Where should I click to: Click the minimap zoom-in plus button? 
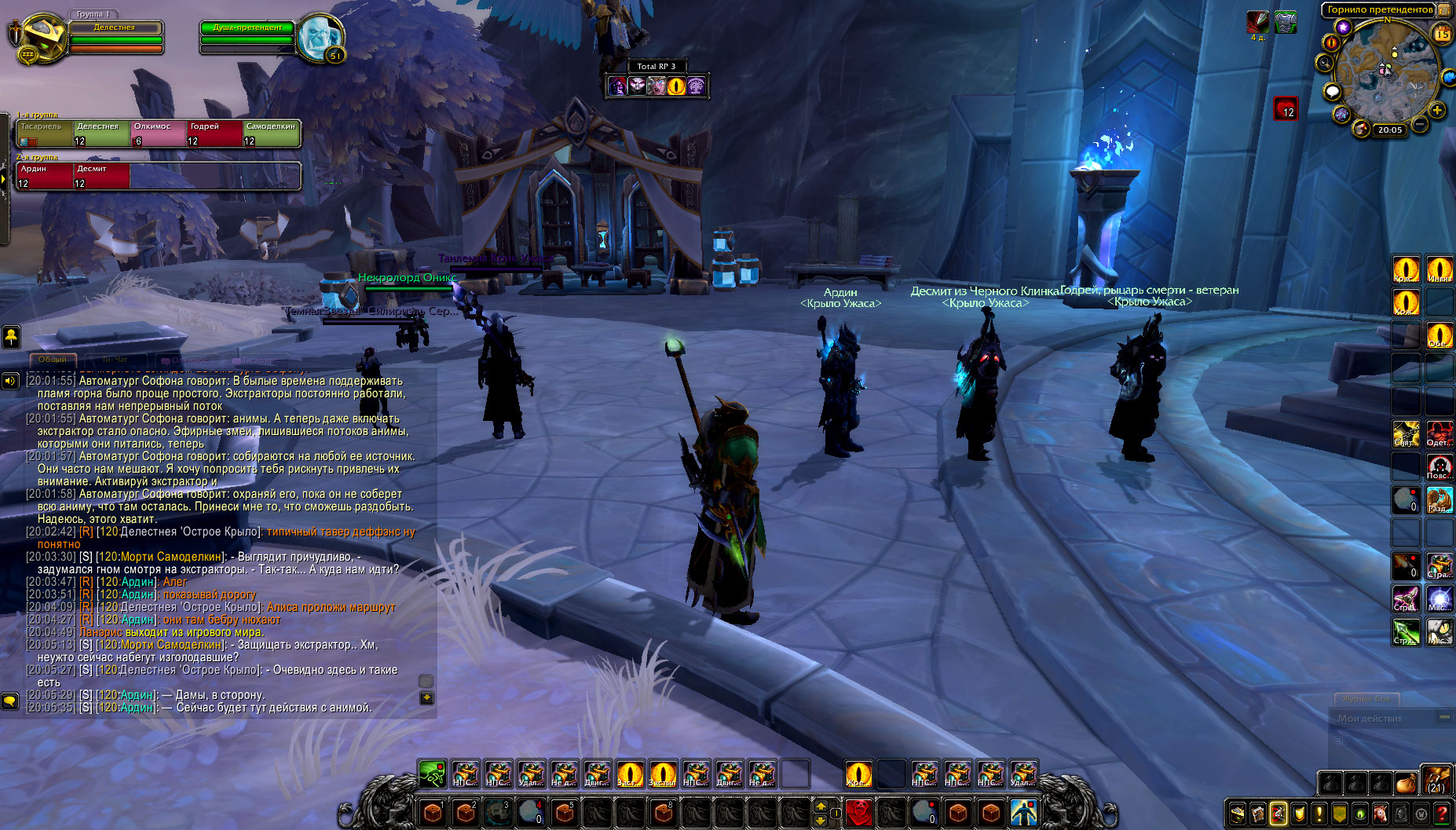click(x=1436, y=111)
